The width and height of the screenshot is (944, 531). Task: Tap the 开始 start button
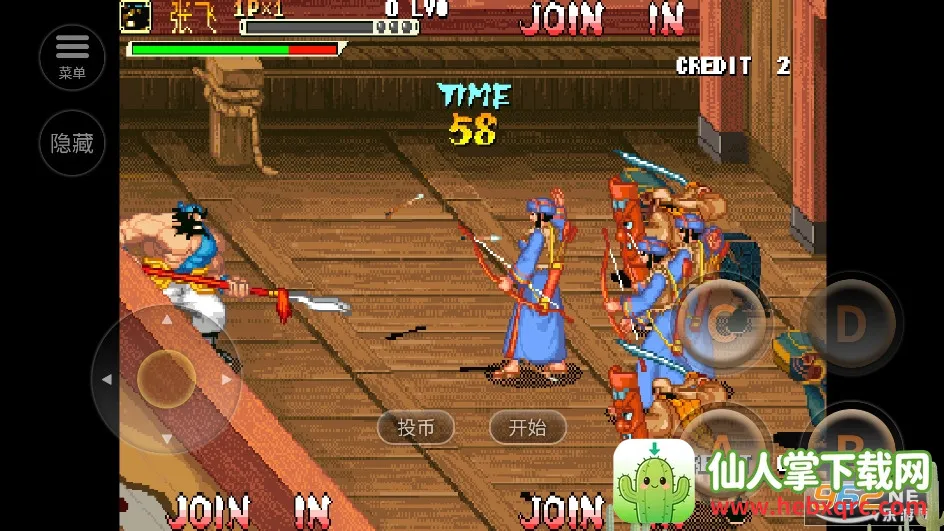[527, 428]
